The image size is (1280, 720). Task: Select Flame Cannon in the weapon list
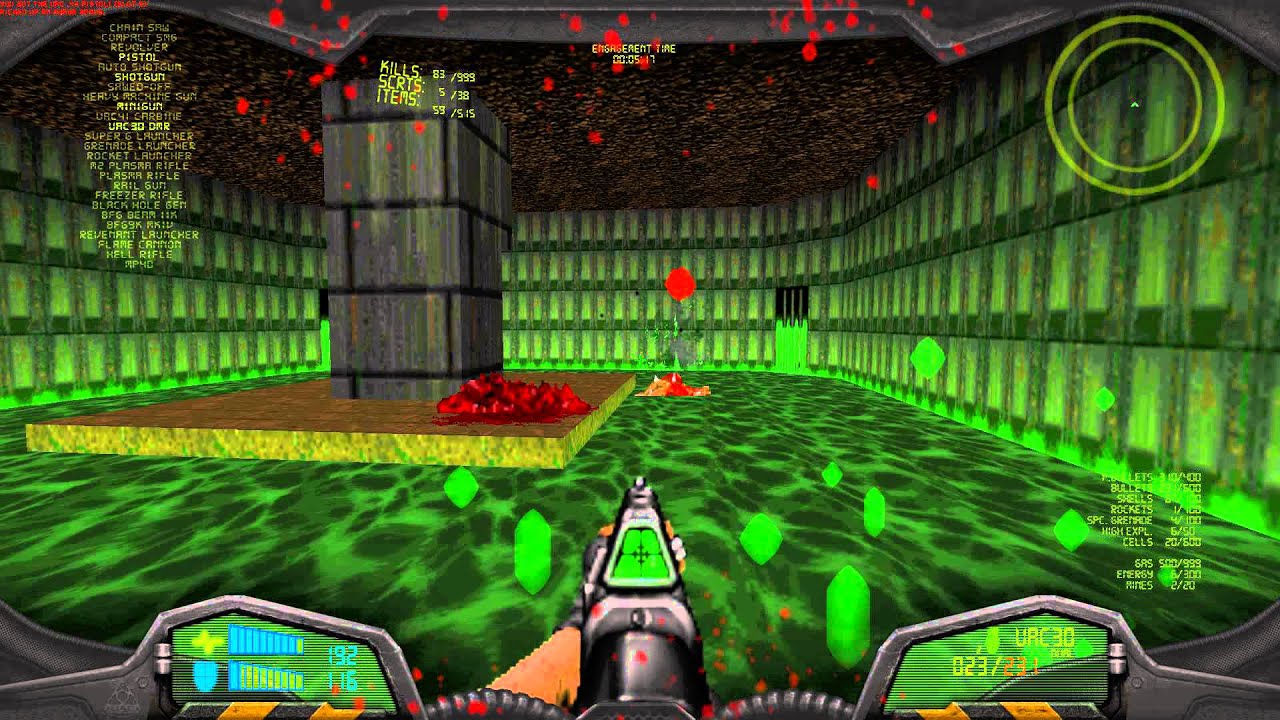(x=139, y=244)
